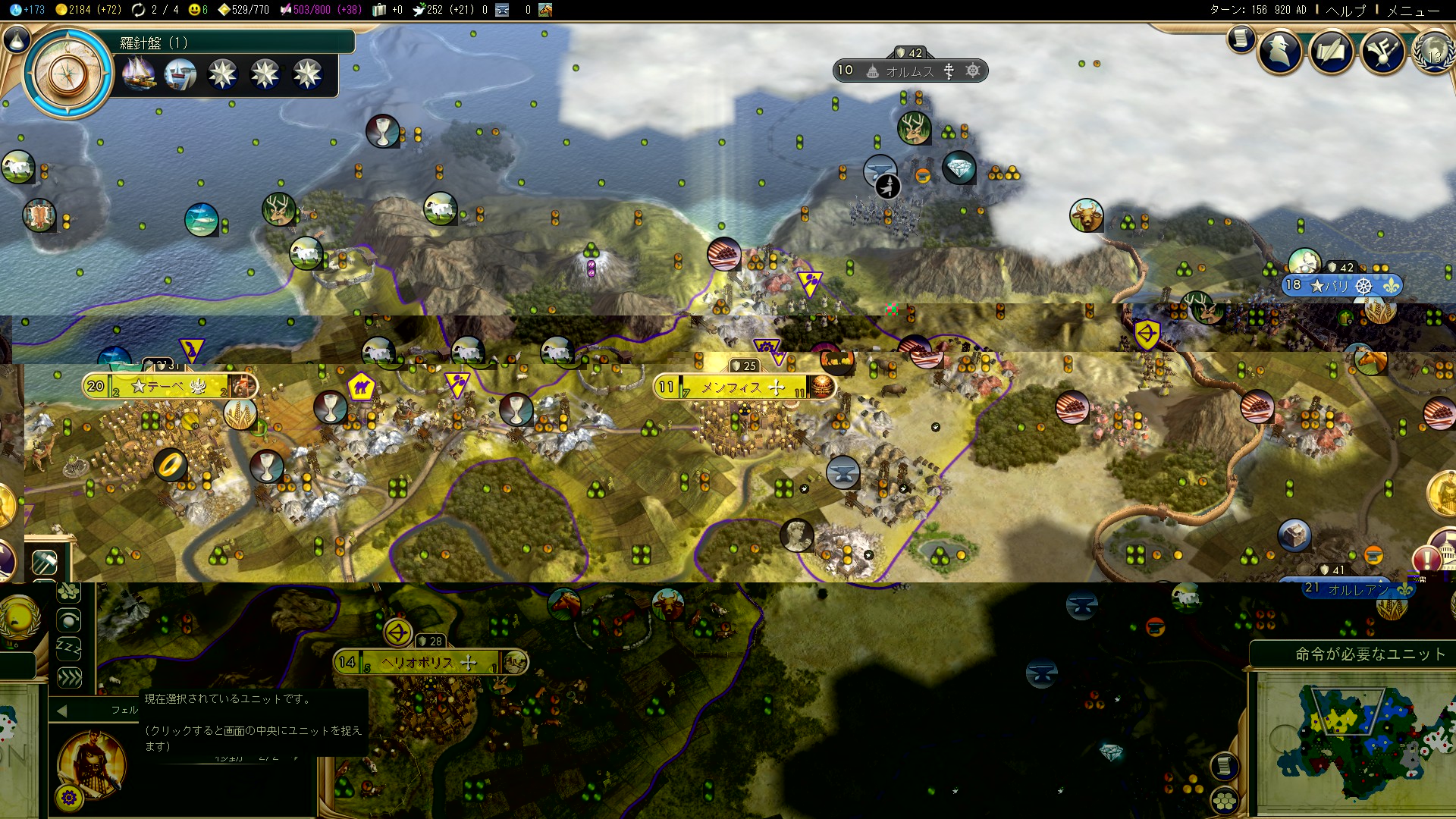Open the compass research circle
1456x819 pixels.
(x=68, y=73)
